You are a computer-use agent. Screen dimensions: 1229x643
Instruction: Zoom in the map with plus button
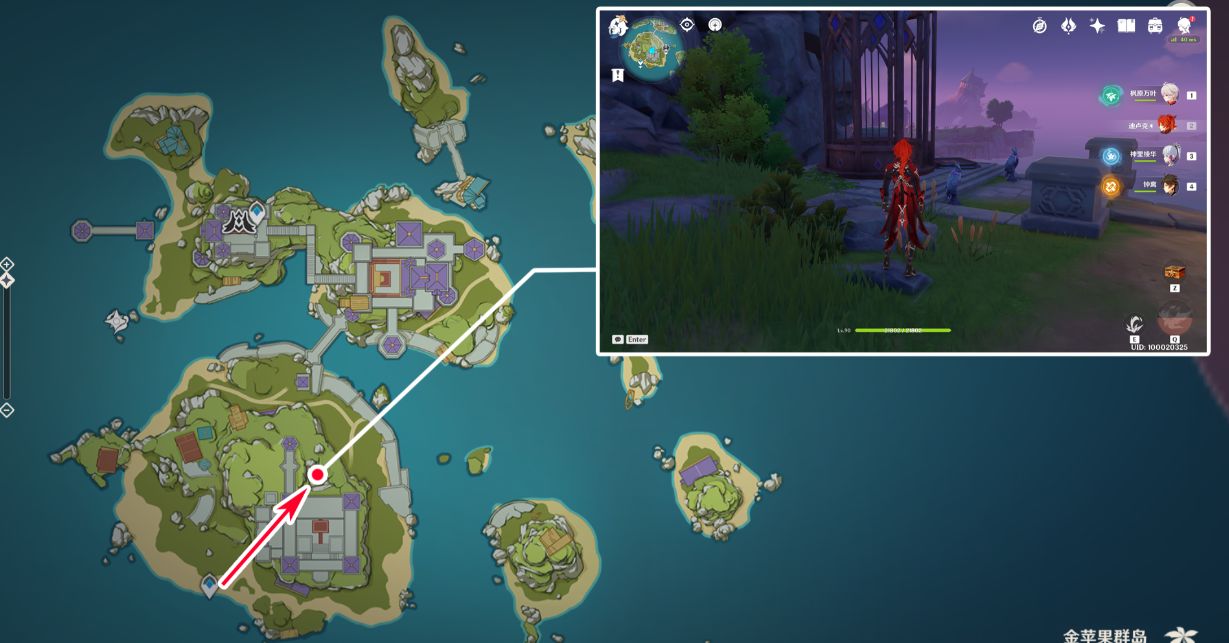tap(7, 264)
